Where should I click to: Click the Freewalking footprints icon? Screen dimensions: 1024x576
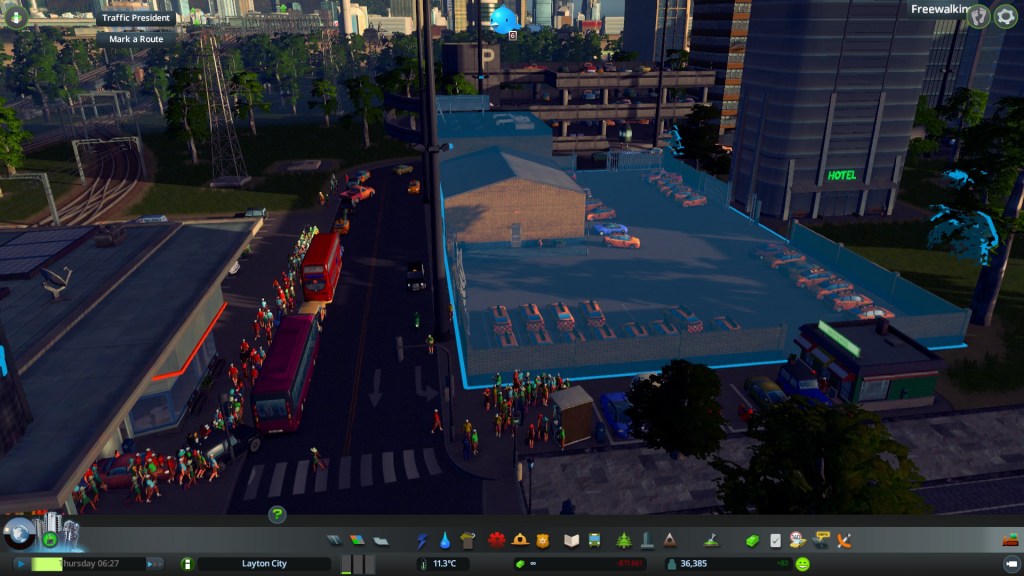[979, 16]
